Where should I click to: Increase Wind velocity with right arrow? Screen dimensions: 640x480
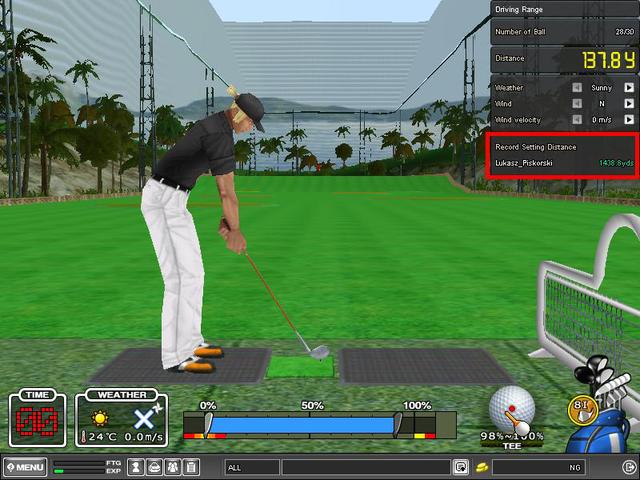(x=629, y=120)
